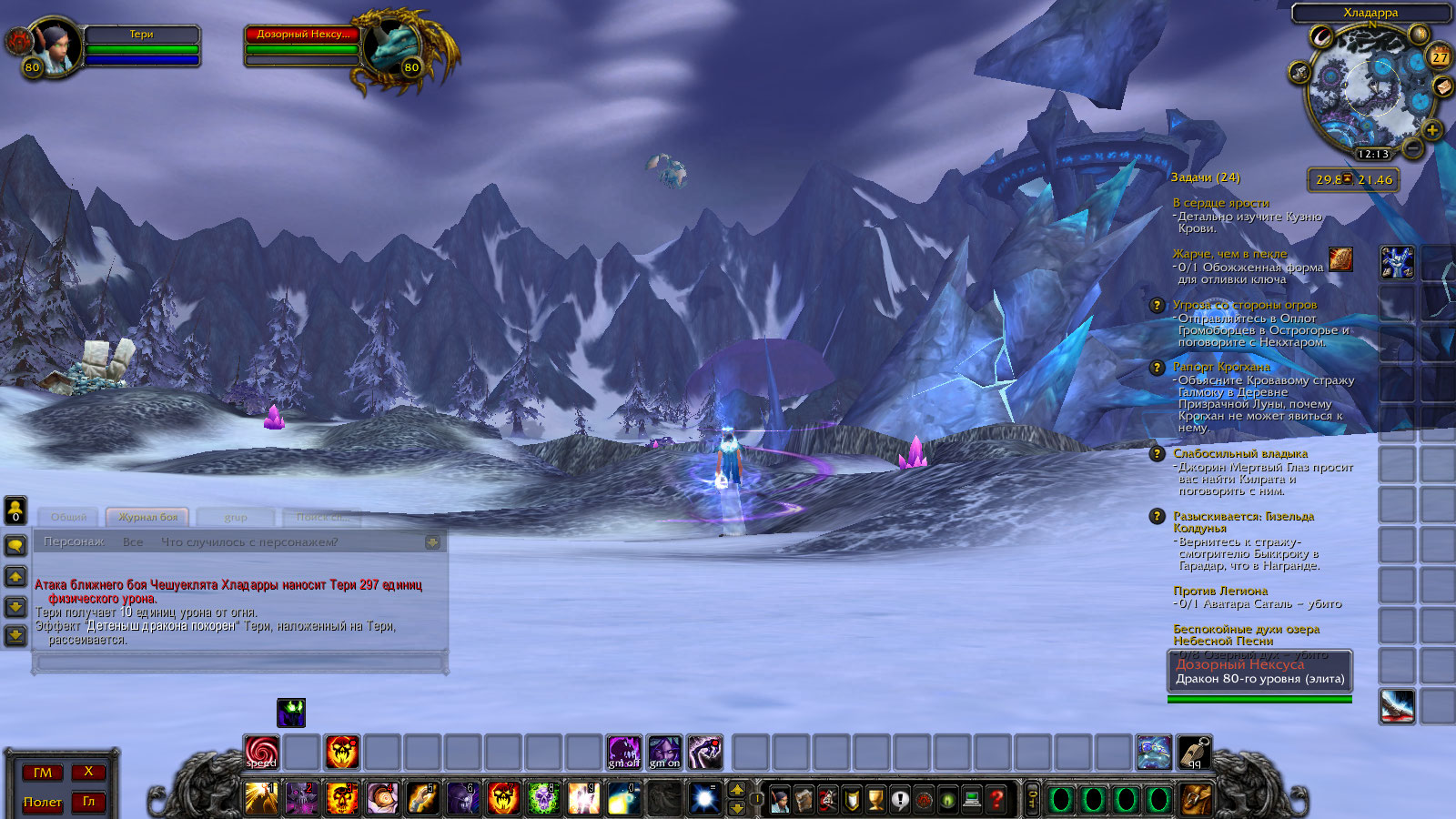Screen dimensions: 1456x819
Task: Select the Дозорный Нексуса target frame
Action: click(303, 45)
